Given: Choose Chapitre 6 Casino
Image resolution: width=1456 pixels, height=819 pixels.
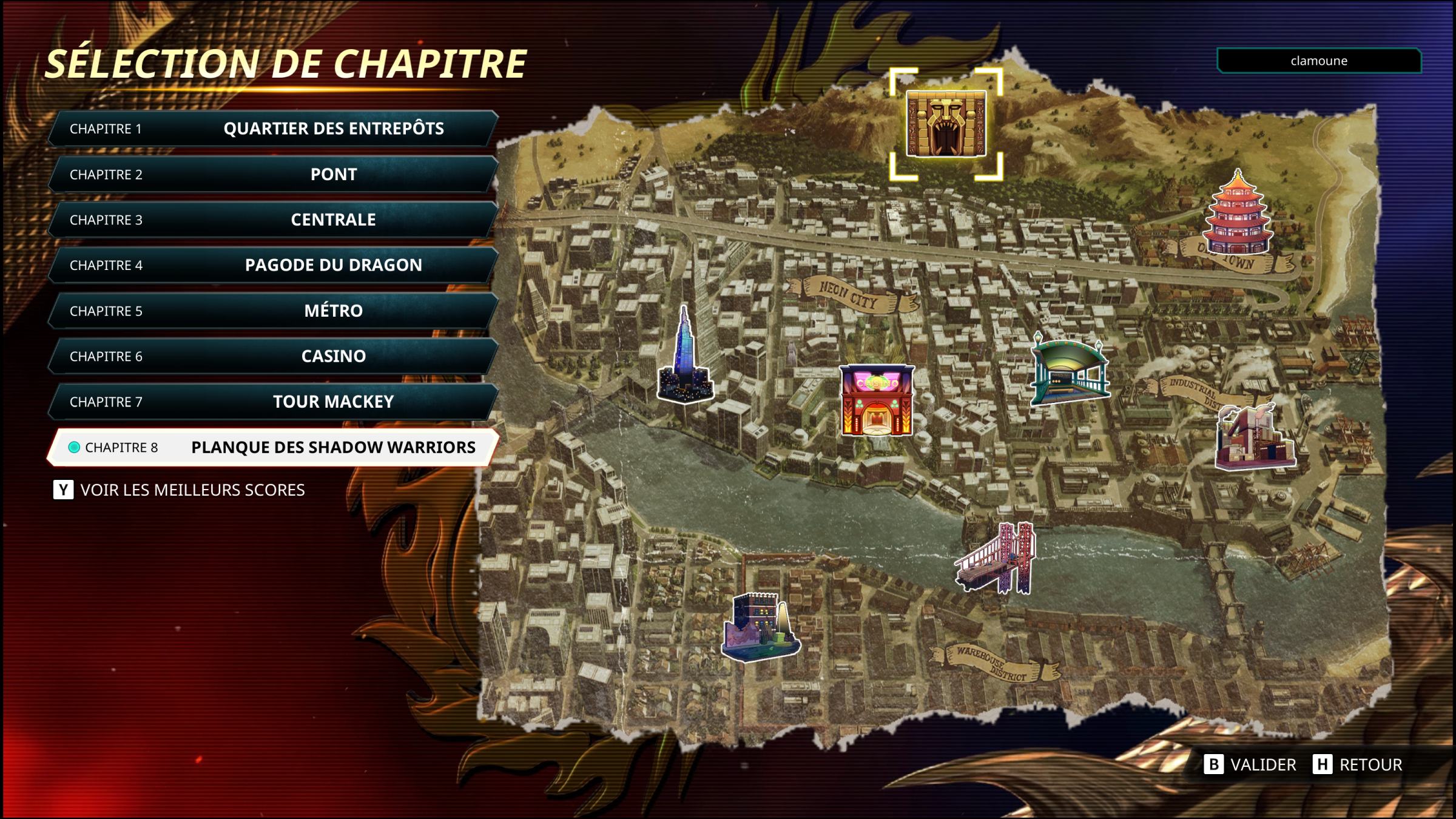Looking at the screenshot, I should (x=273, y=356).
